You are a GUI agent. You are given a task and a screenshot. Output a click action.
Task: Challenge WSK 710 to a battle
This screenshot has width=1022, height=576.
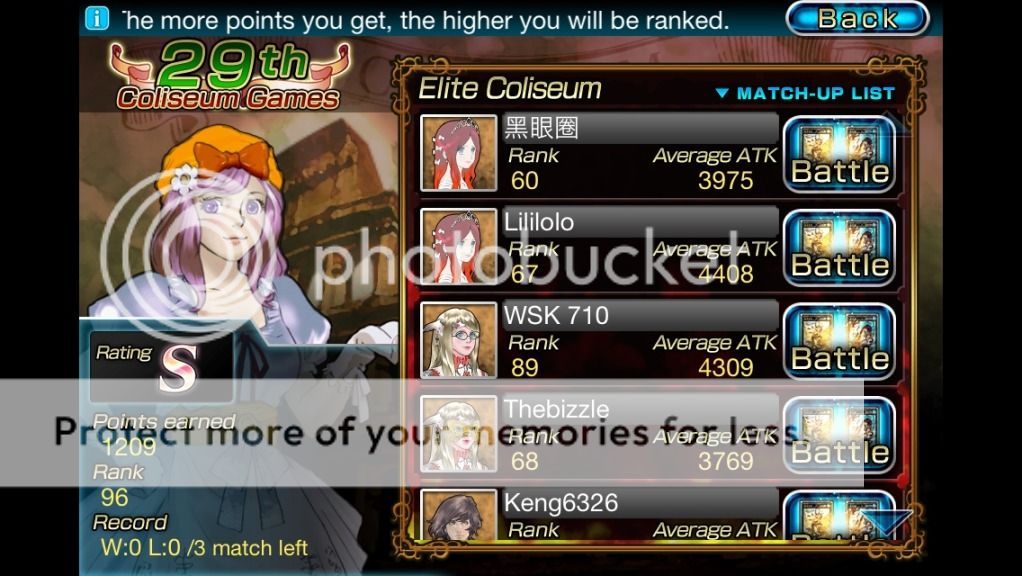click(x=839, y=343)
